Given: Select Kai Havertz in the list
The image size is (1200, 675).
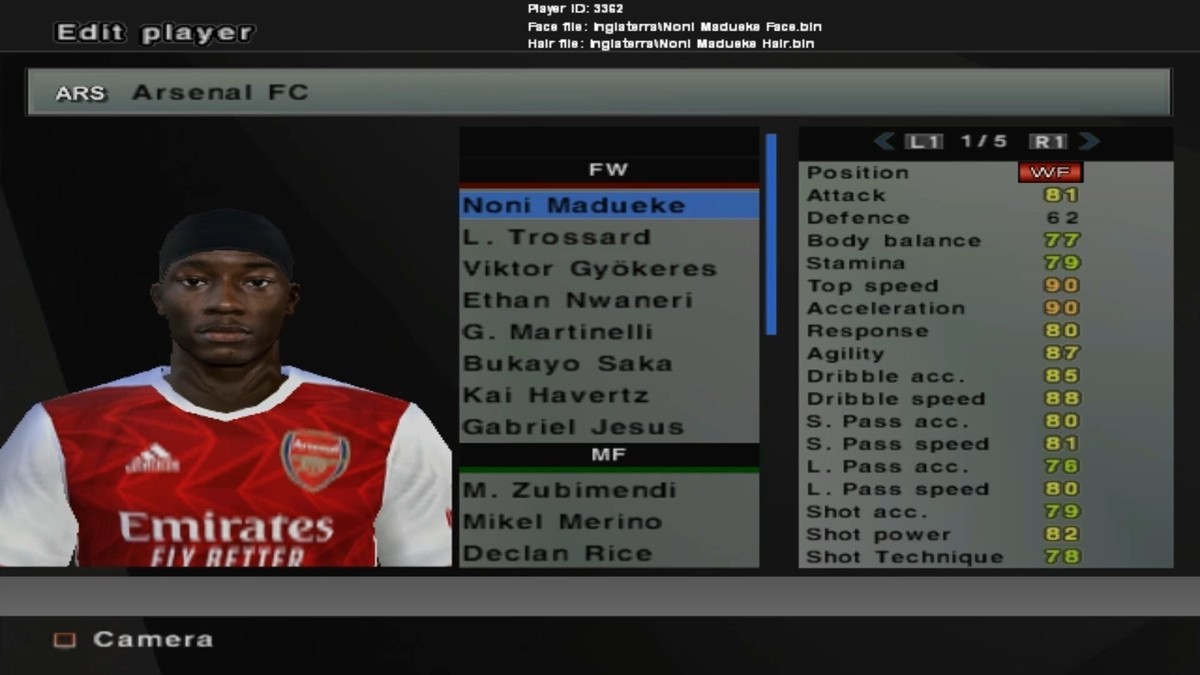Looking at the screenshot, I should pos(608,395).
